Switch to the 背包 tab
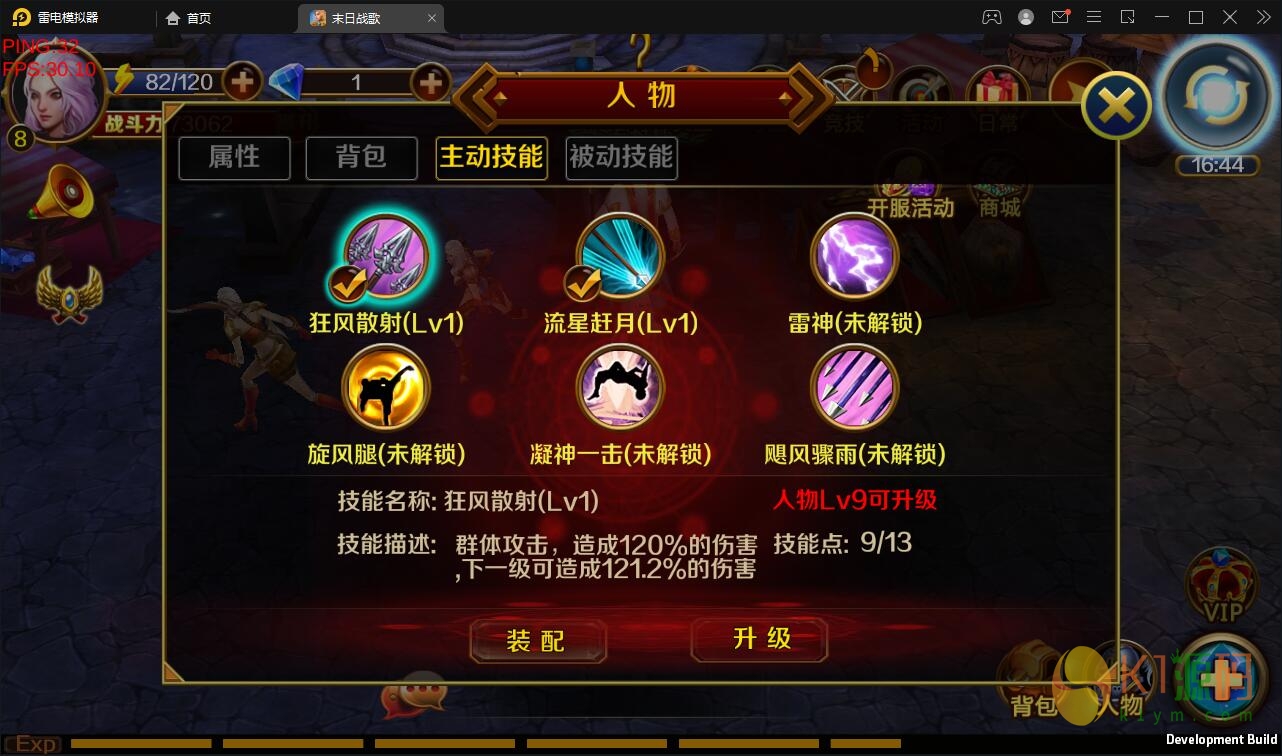 [x=361, y=158]
